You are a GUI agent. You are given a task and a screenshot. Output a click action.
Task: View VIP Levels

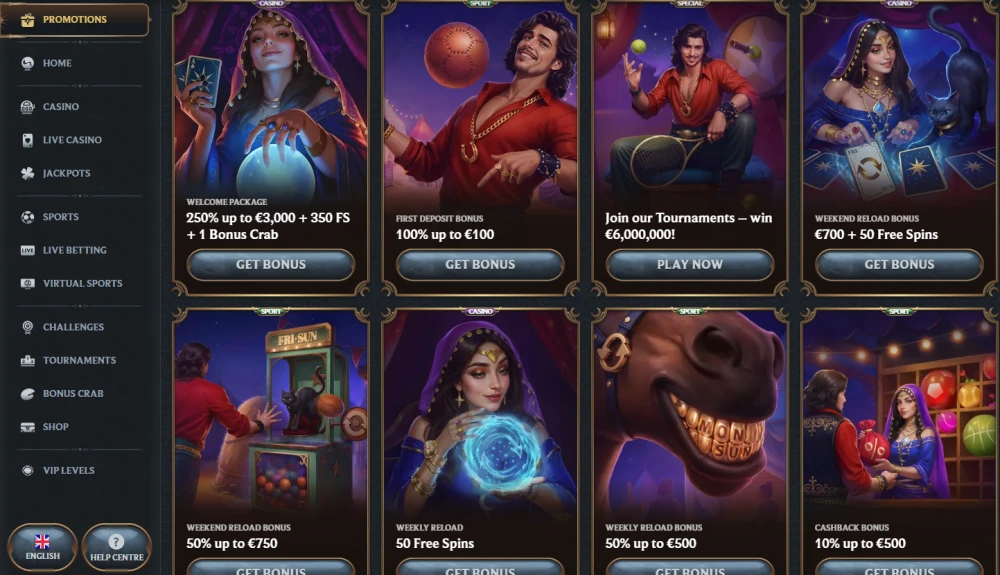68,470
